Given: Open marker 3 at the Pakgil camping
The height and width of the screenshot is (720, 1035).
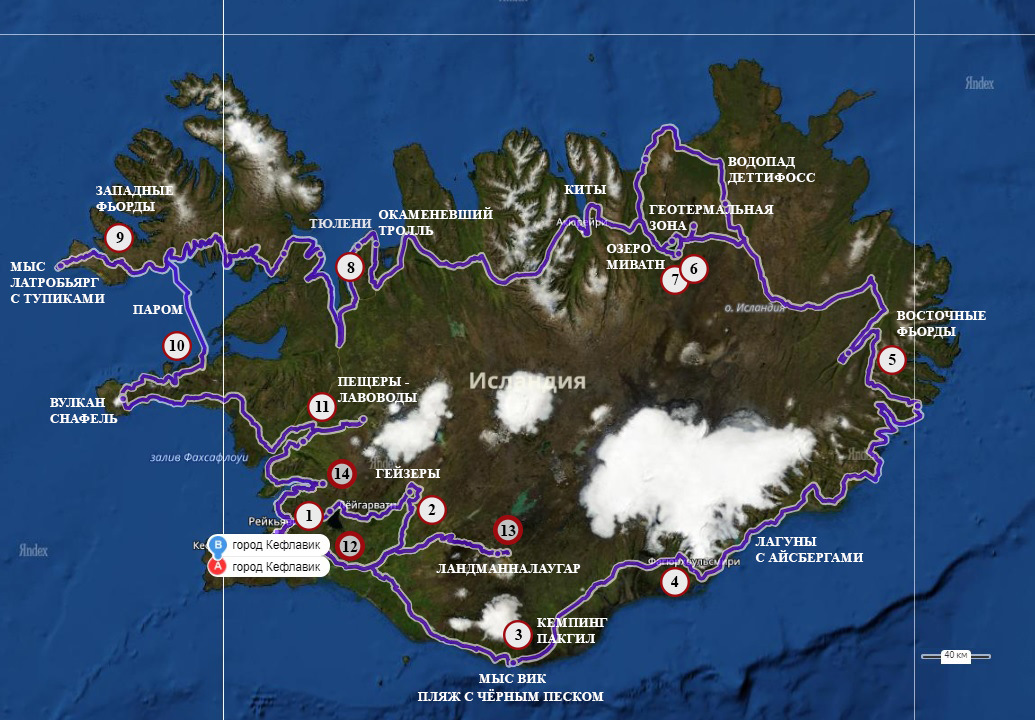Looking at the screenshot, I should [517, 633].
